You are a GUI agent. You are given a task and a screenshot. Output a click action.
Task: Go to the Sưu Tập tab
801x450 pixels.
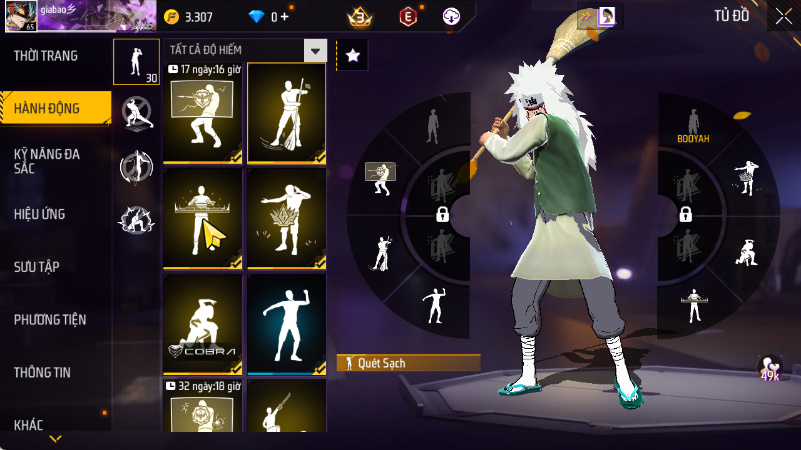pos(37,266)
